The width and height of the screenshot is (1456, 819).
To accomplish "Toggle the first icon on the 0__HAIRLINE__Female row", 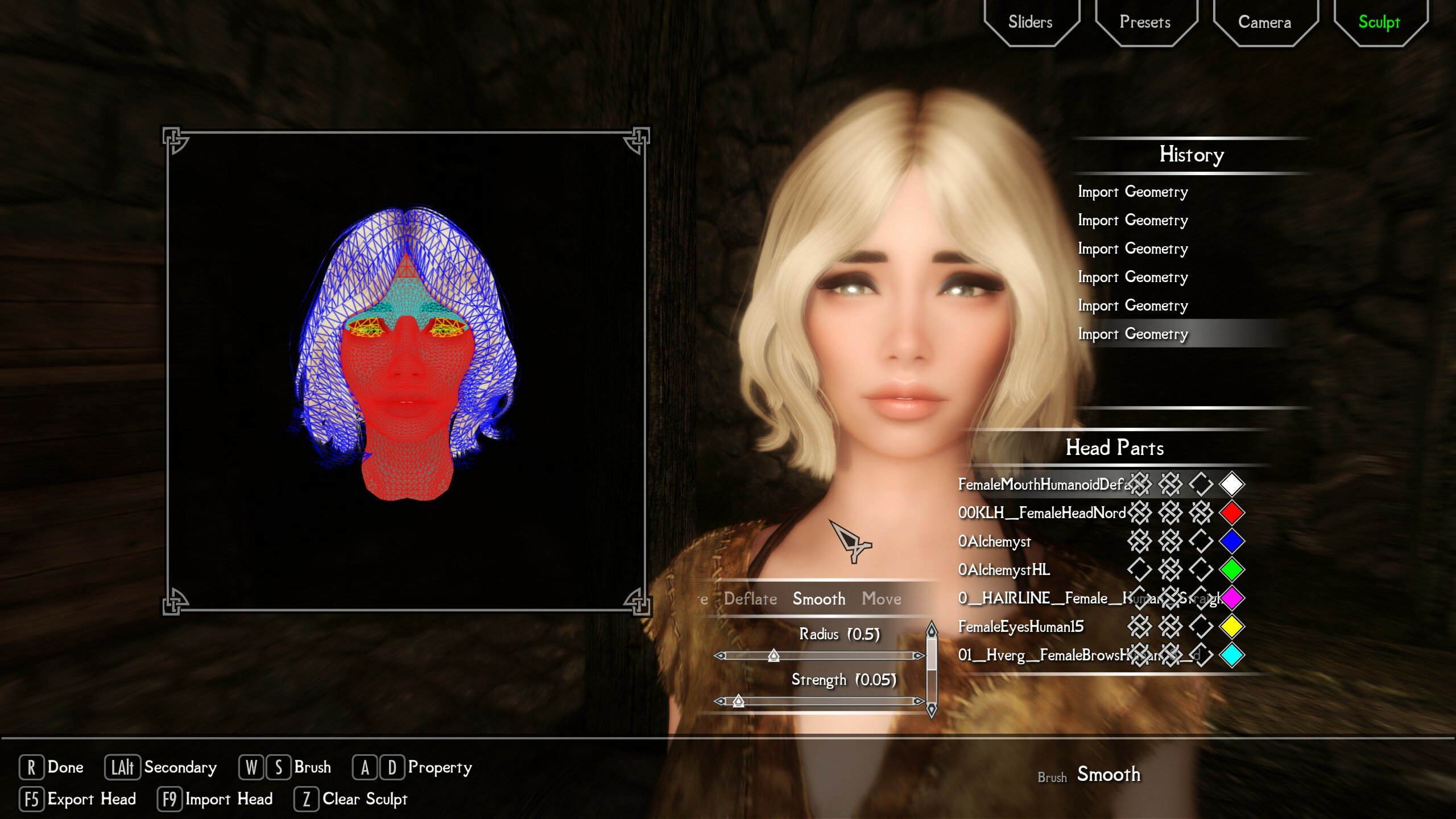I will click(x=1140, y=598).
